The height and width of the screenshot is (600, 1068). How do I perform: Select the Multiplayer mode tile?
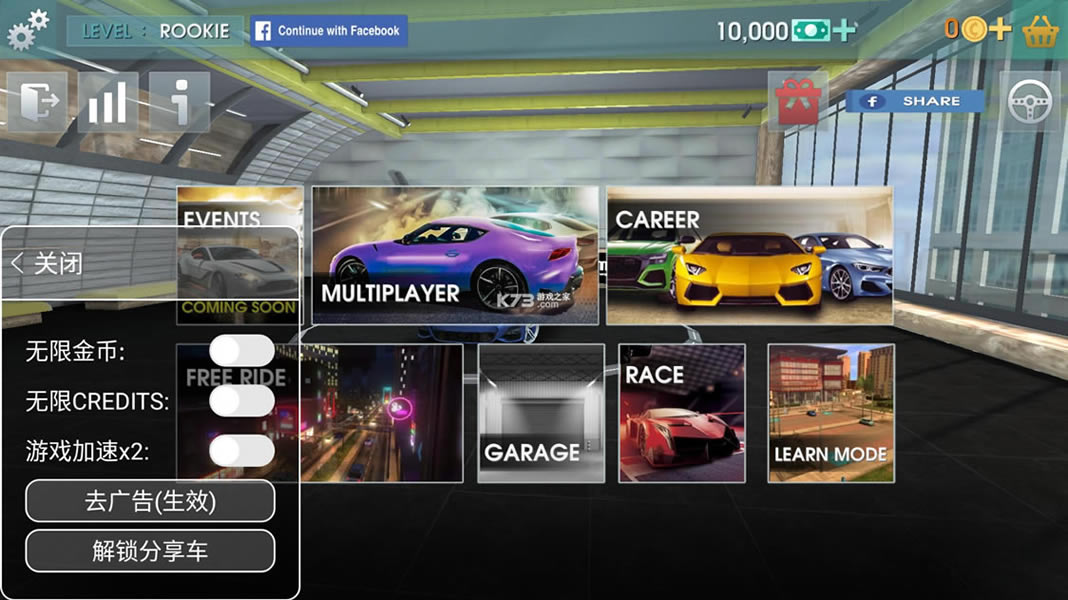[455, 255]
